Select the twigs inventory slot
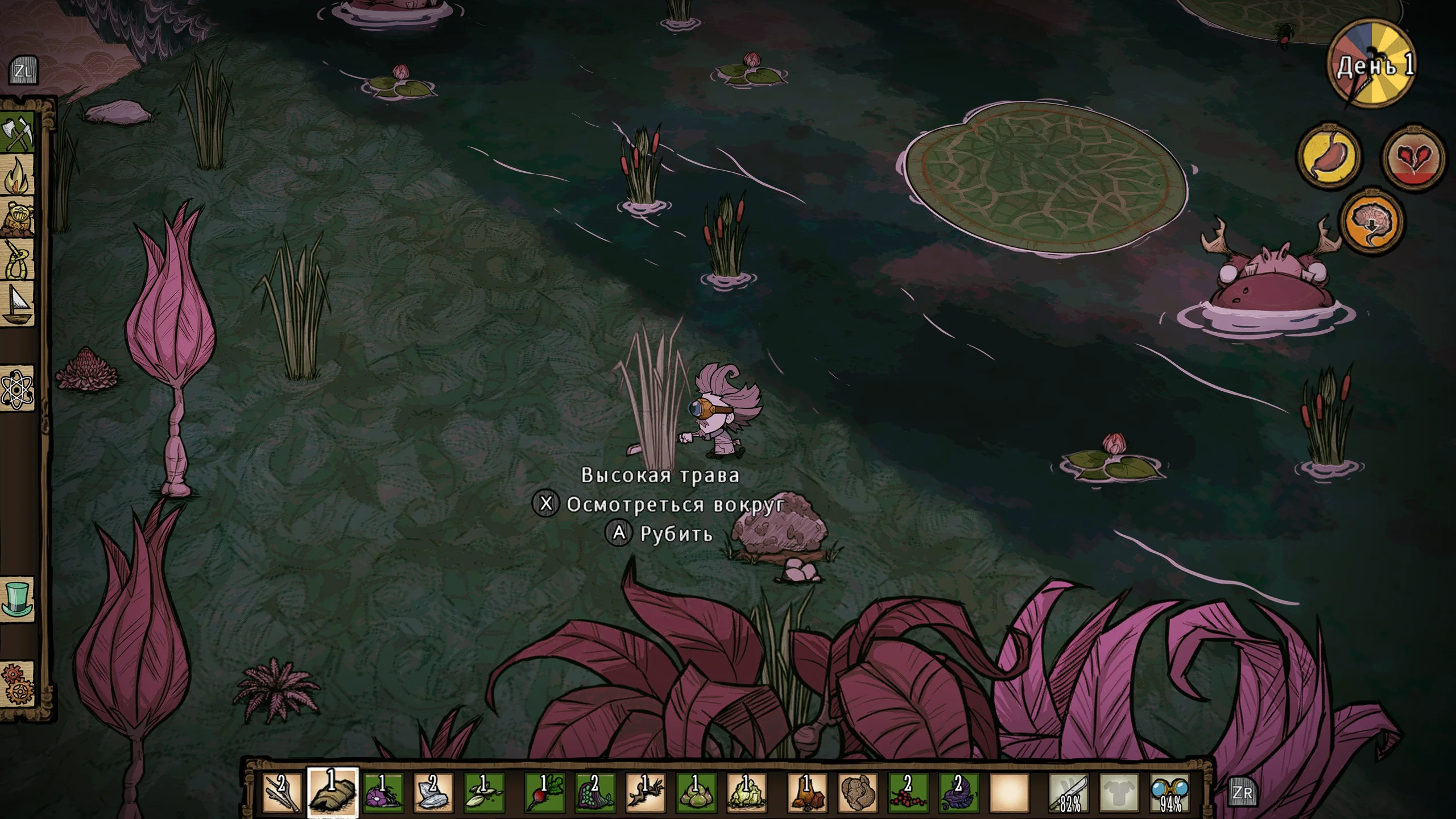Screen dimensions: 1456x819 [282, 792]
